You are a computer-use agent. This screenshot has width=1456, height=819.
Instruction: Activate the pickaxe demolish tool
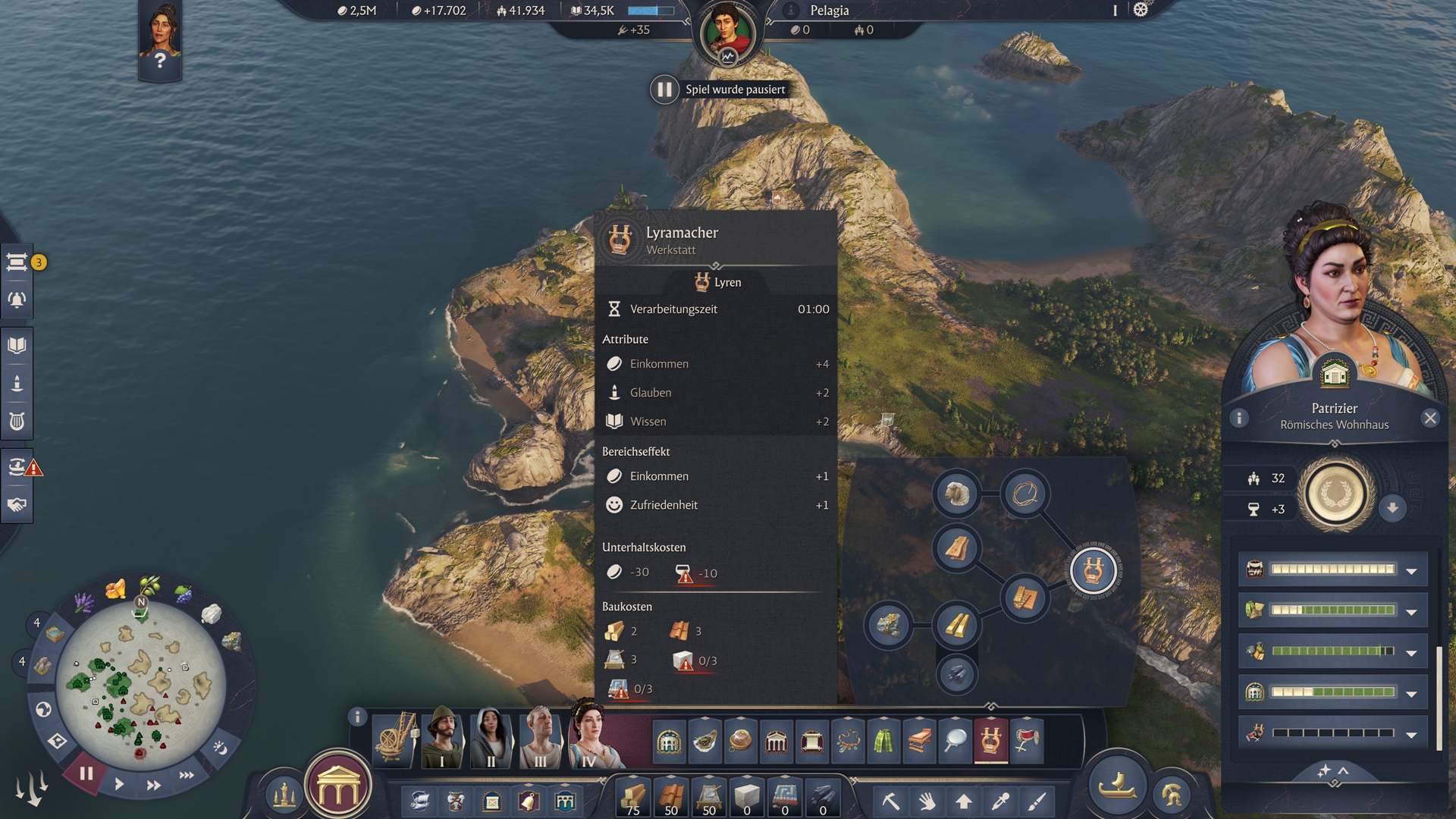click(891, 801)
